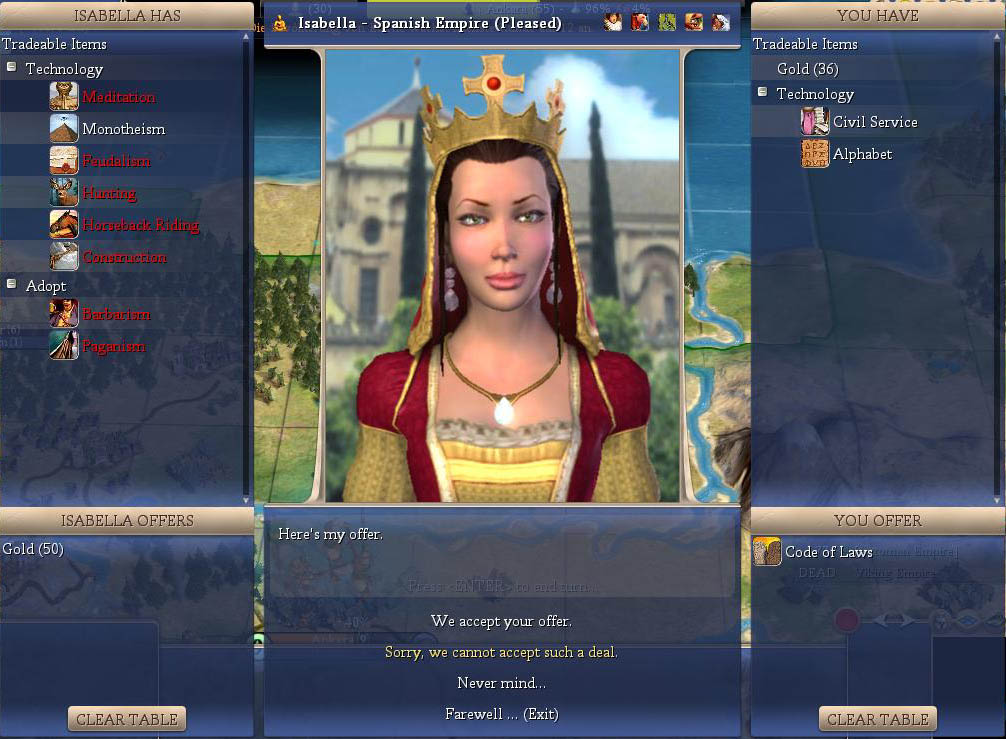Decline with "Sorry, we cannot accept such a deal."
1006x739 pixels.
click(501, 652)
